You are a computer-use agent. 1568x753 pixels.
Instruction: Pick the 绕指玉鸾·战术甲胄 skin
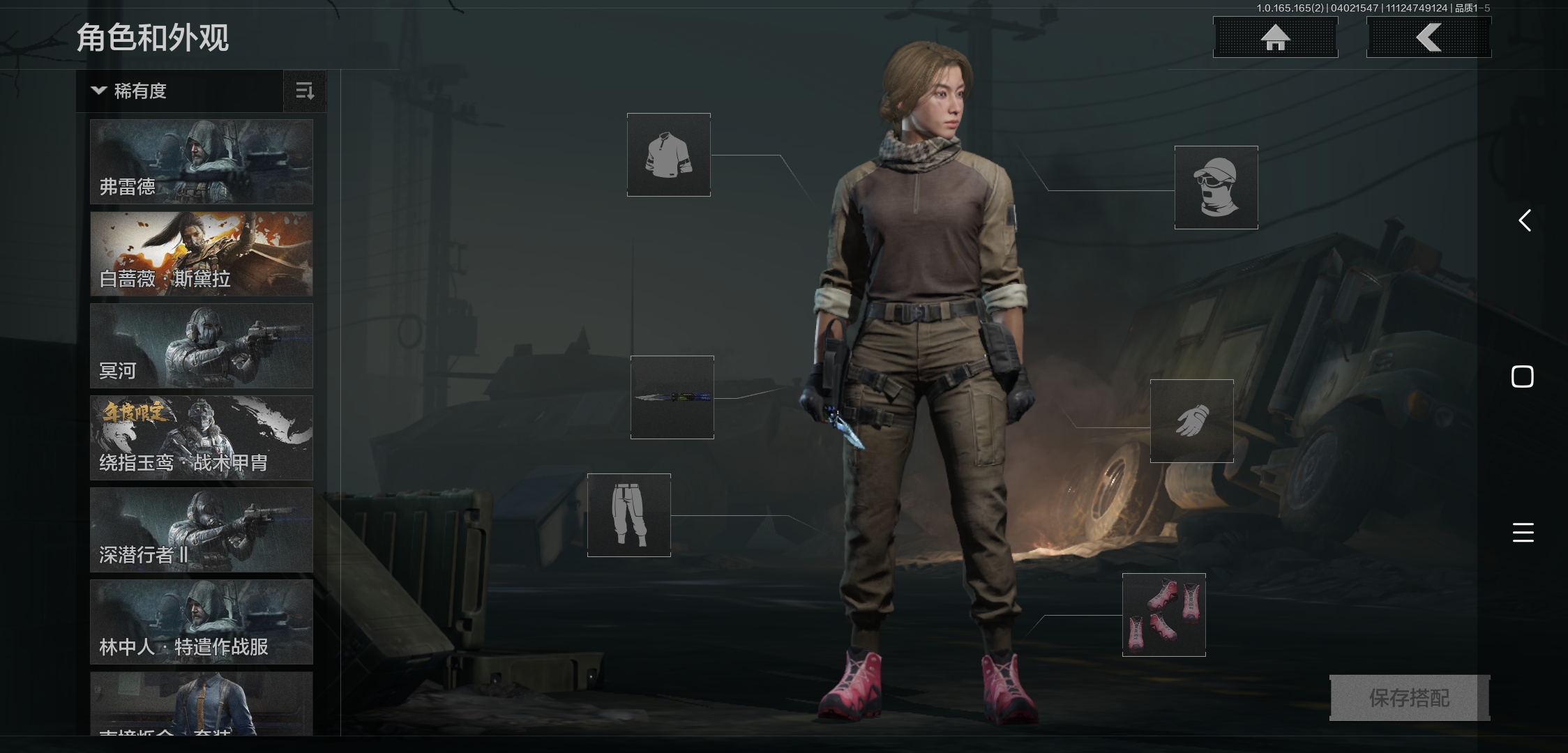(x=202, y=438)
